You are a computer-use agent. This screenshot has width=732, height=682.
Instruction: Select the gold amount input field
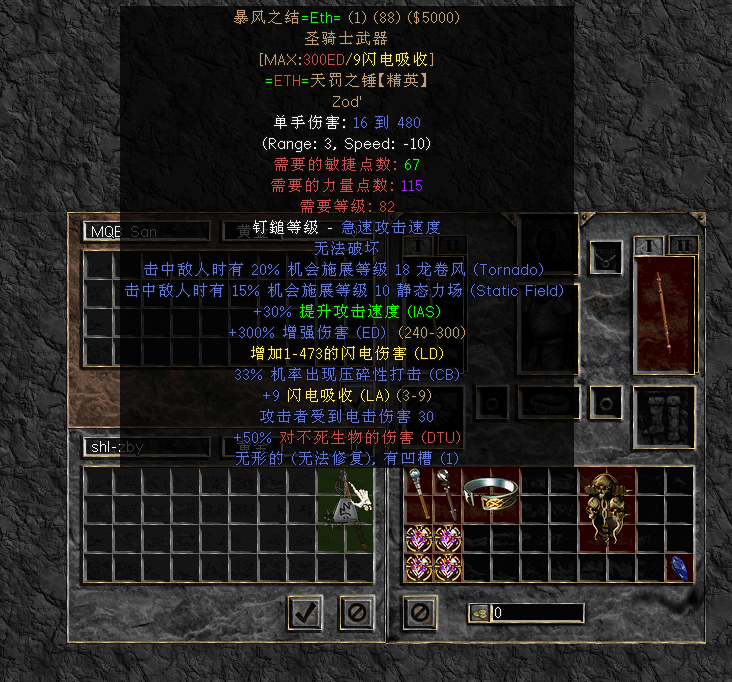[537, 613]
